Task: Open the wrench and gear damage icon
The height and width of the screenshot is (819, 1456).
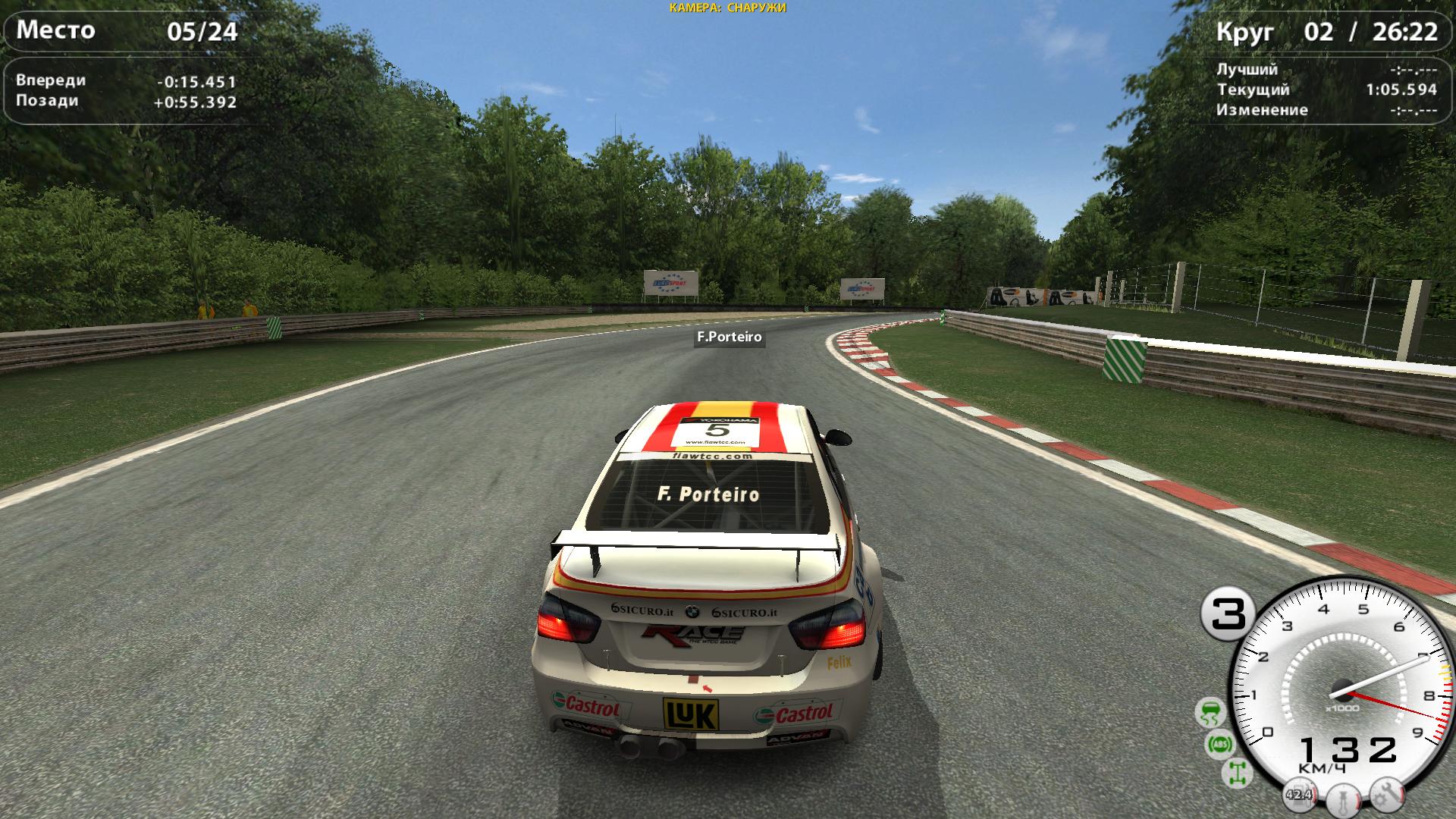Action: point(1389,795)
